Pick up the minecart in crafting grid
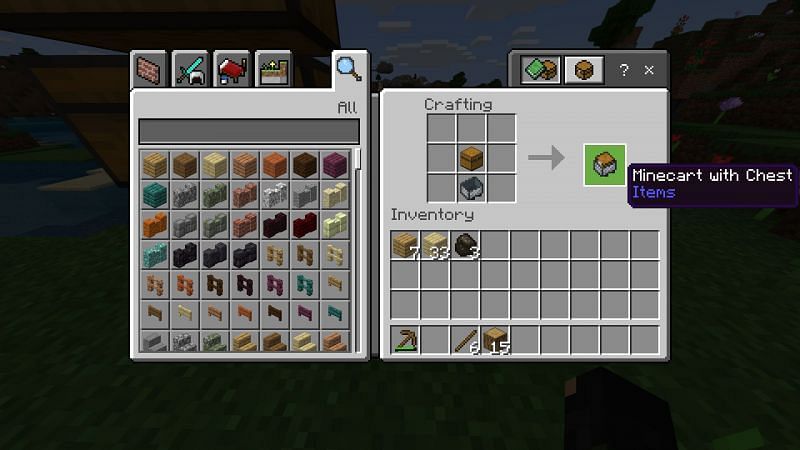 (473, 187)
